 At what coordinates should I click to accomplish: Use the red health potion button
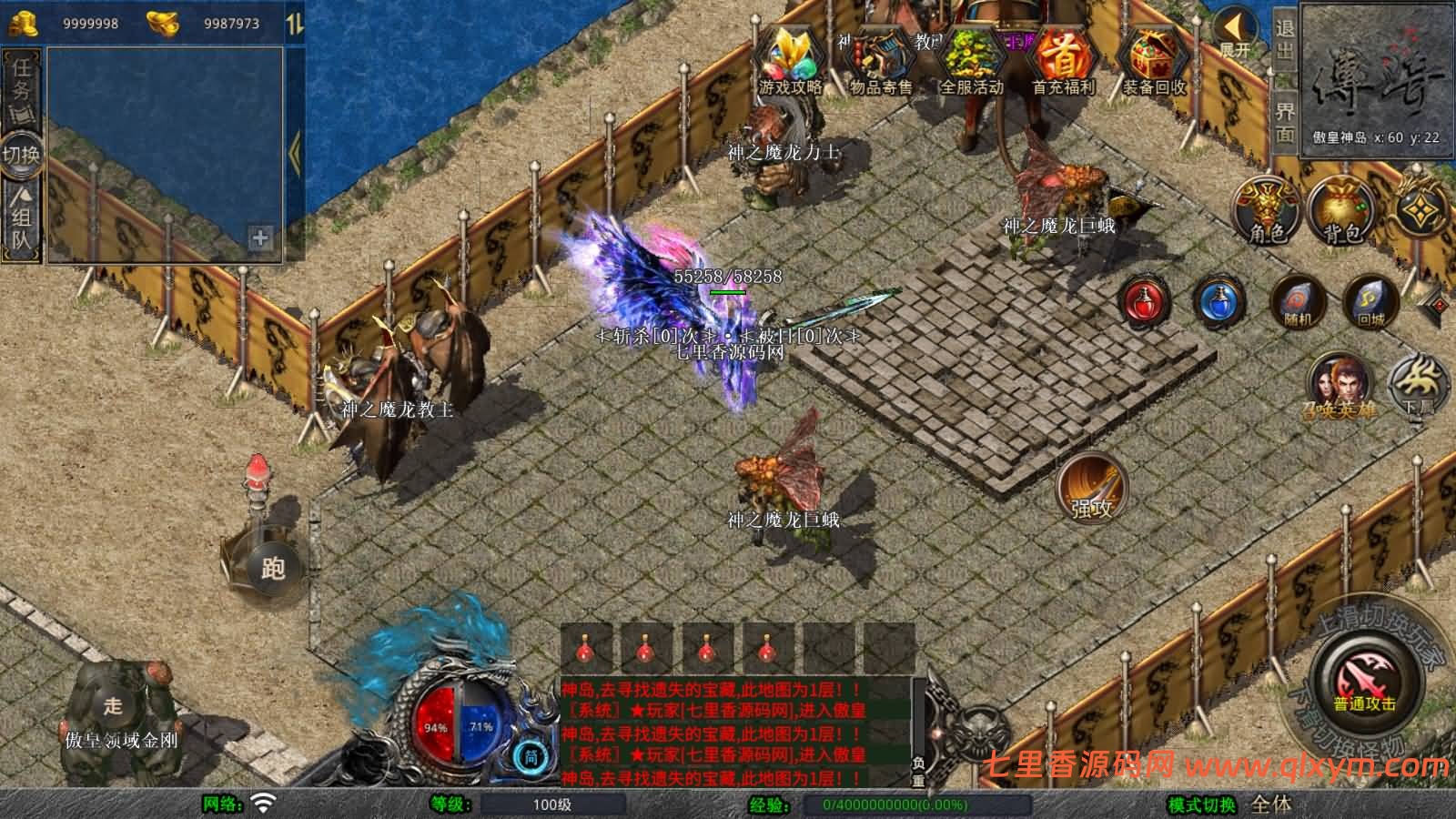click(1146, 302)
